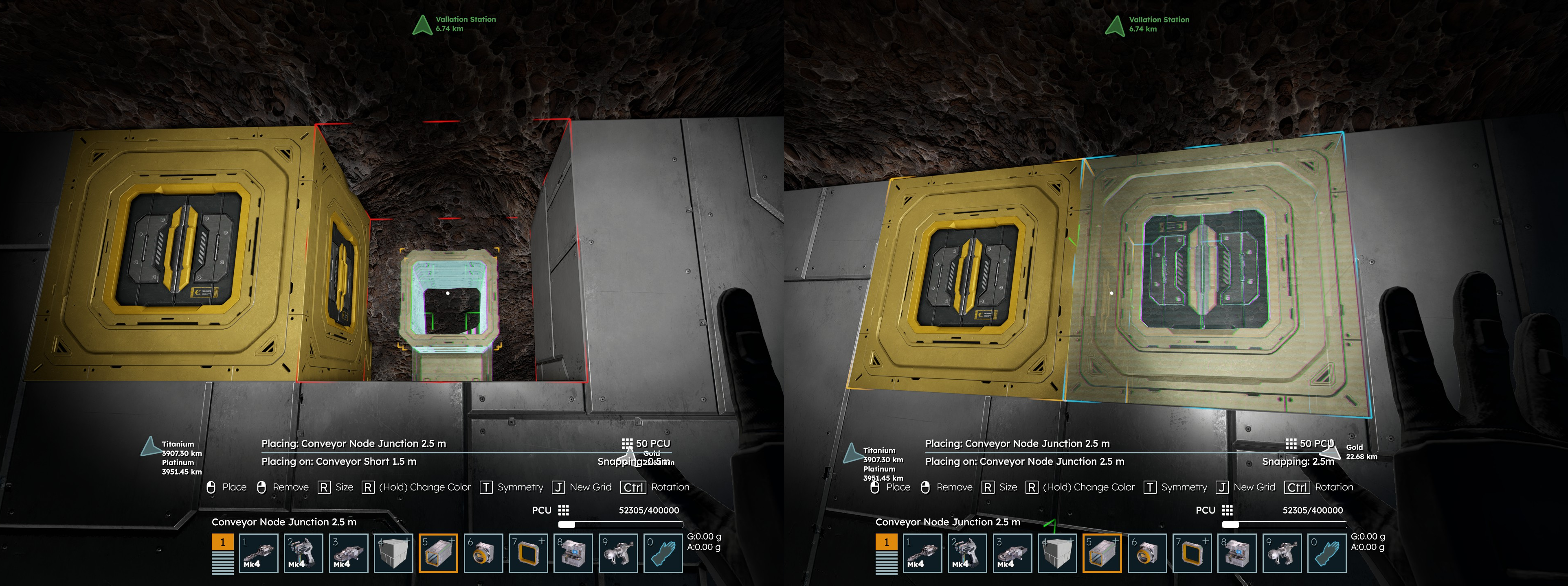Equip the handheld gun in slot 9, right screenshot
This screenshot has width=1568, height=586.
tap(1282, 553)
